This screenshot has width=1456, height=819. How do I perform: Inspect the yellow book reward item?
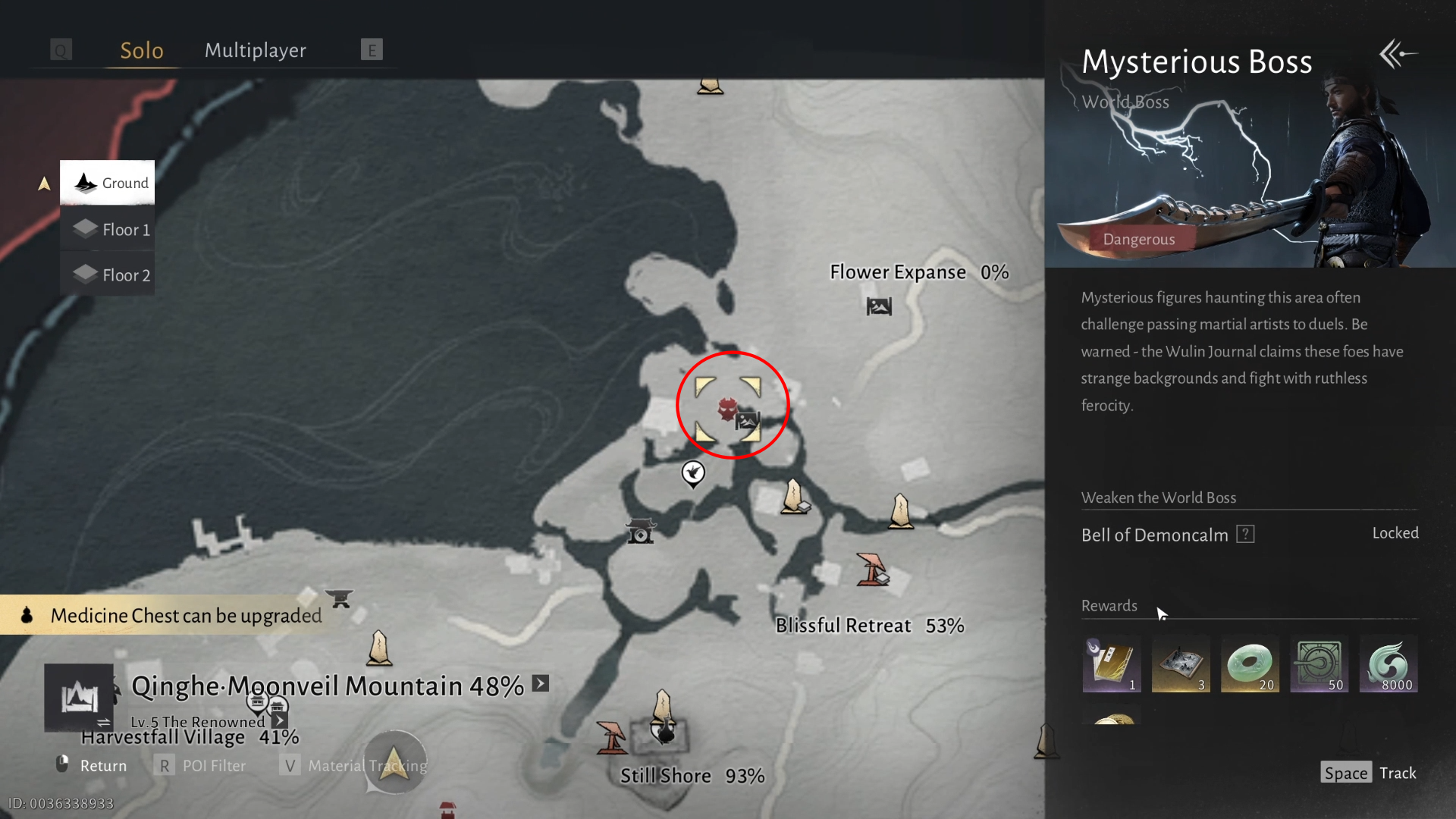point(1111,665)
